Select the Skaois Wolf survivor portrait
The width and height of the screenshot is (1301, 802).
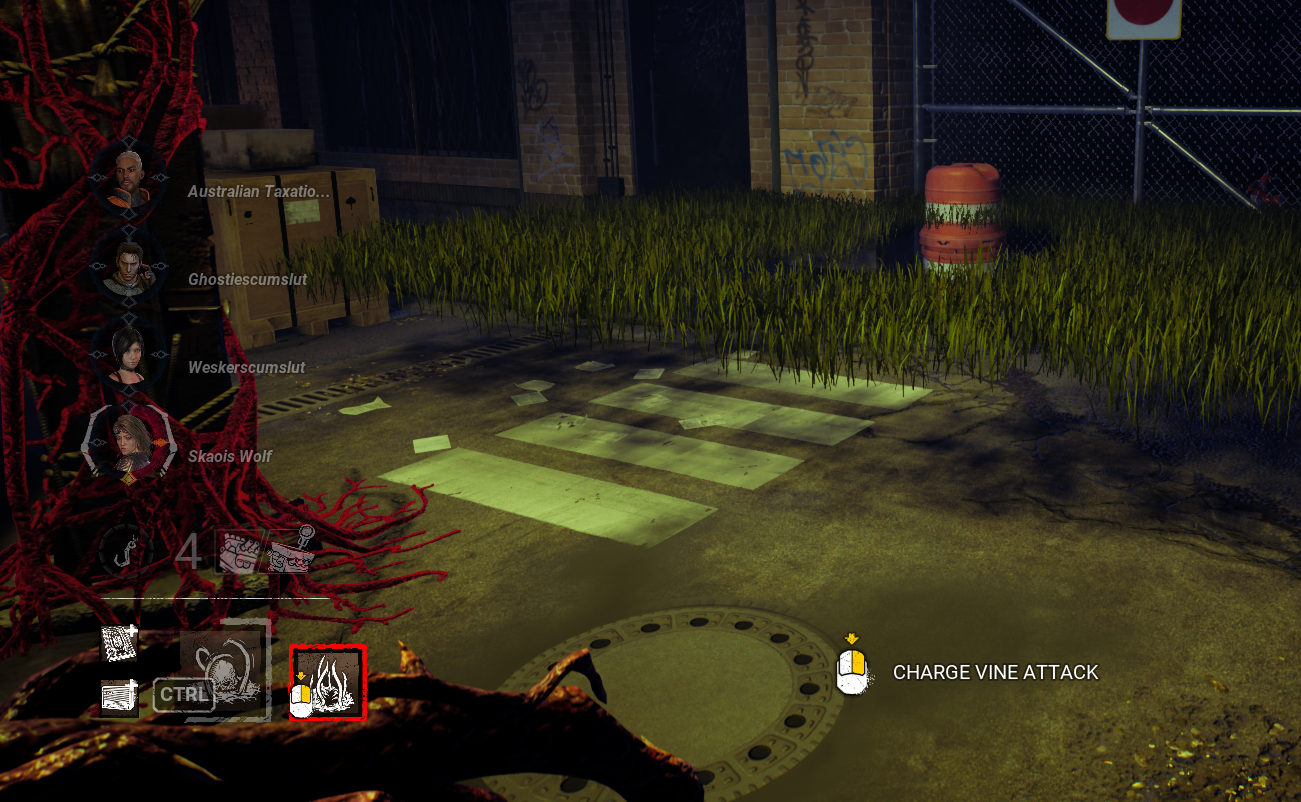(127, 441)
